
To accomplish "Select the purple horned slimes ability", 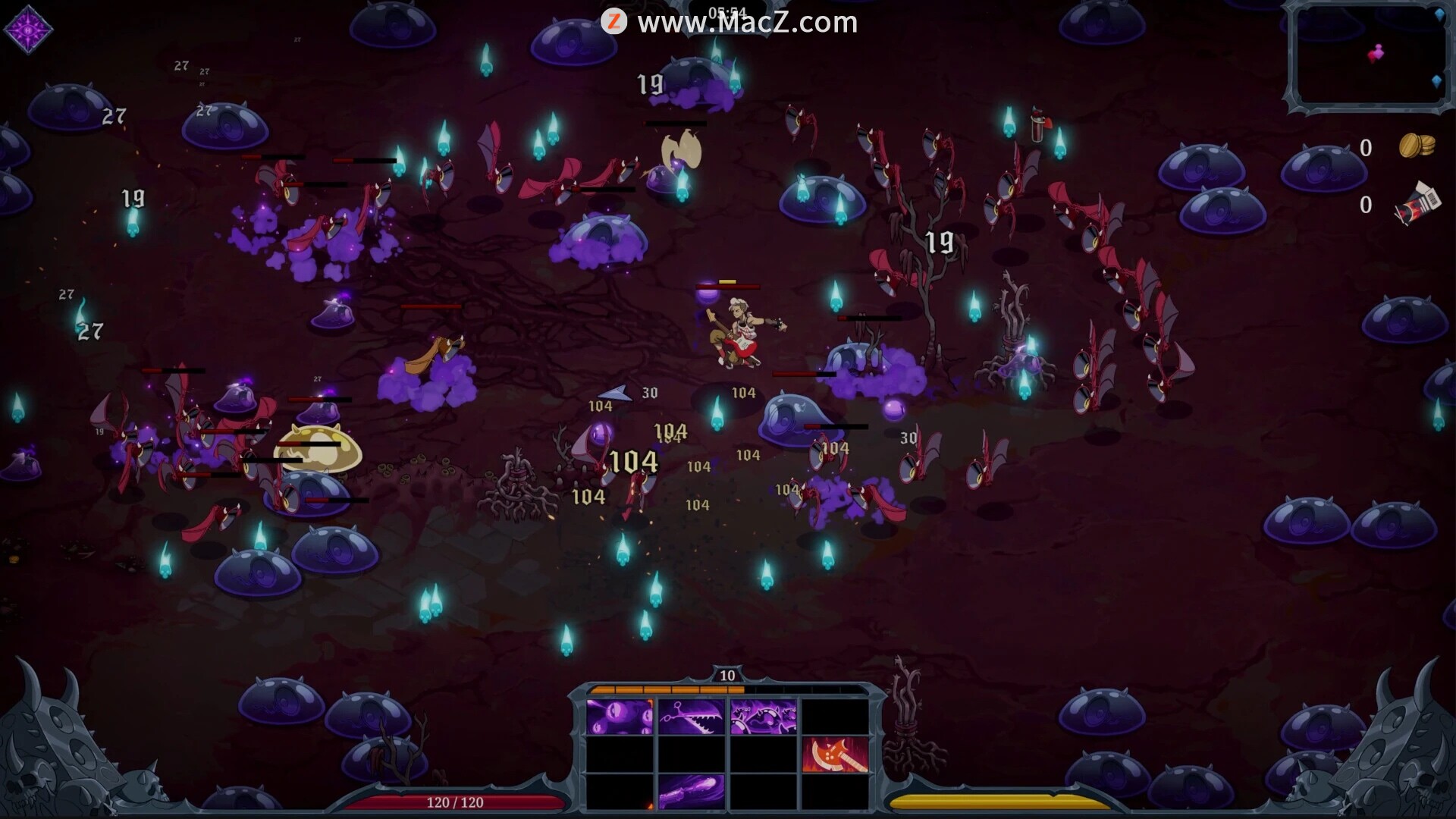I will (x=763, y=717).
